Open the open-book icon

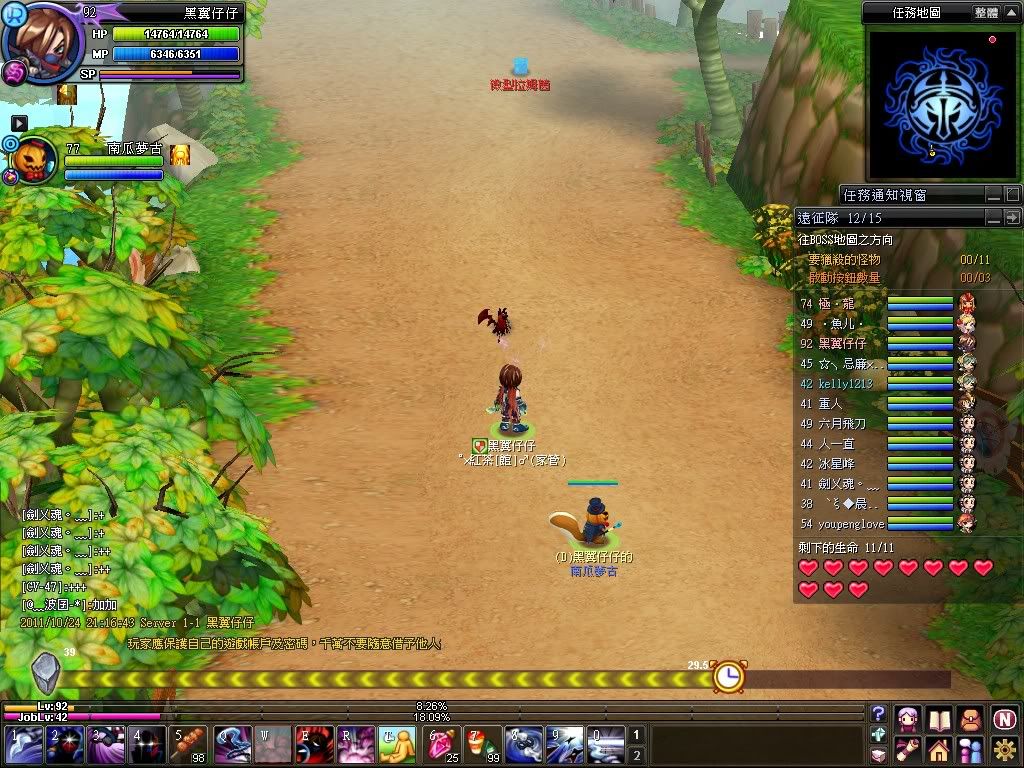point(938,718)
